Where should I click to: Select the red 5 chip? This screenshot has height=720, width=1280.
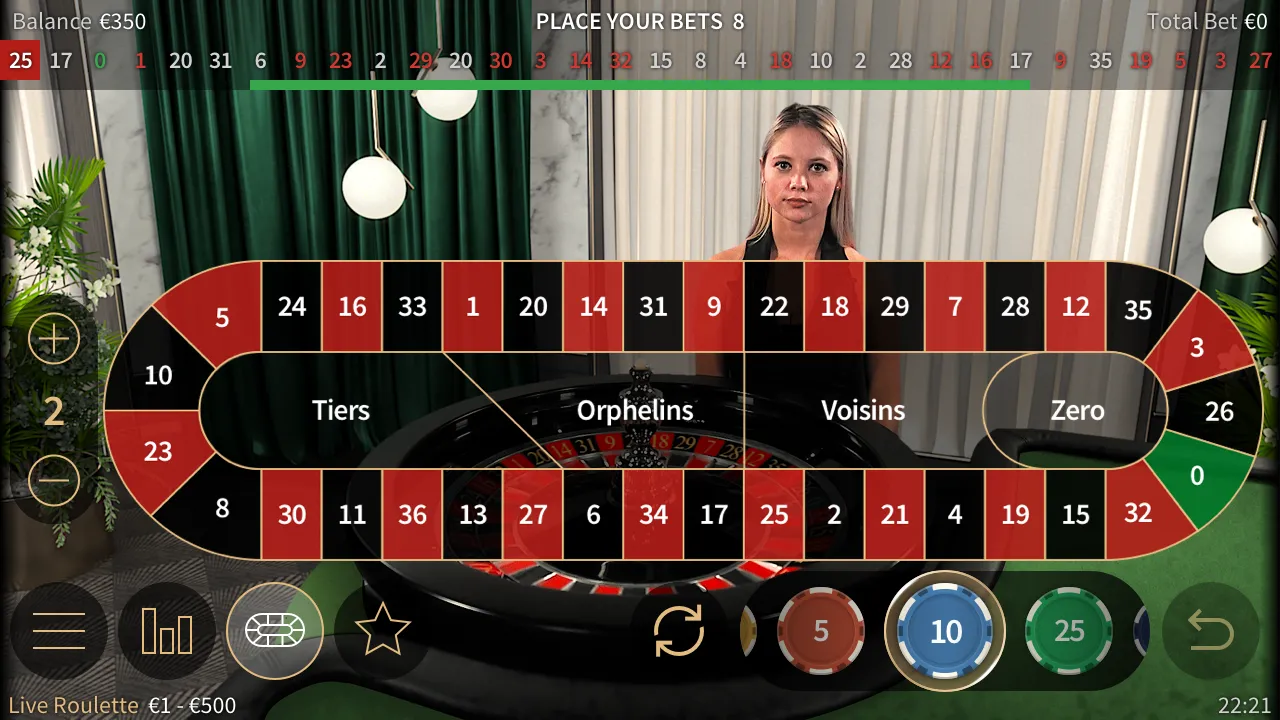click(820, 631)
